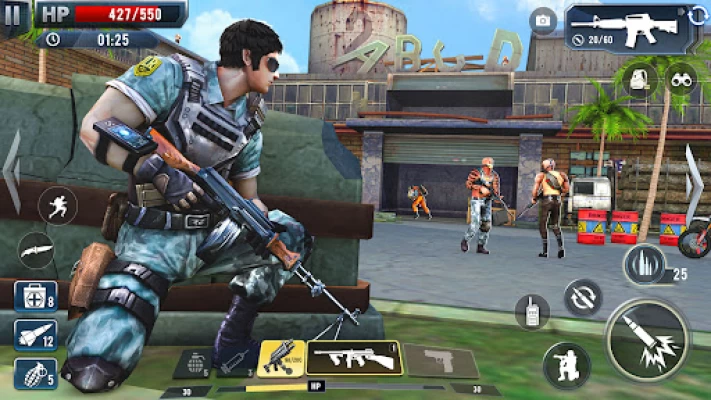Toggle the crouch stance button
Screen dimensions: 711x400
(566, 365)
